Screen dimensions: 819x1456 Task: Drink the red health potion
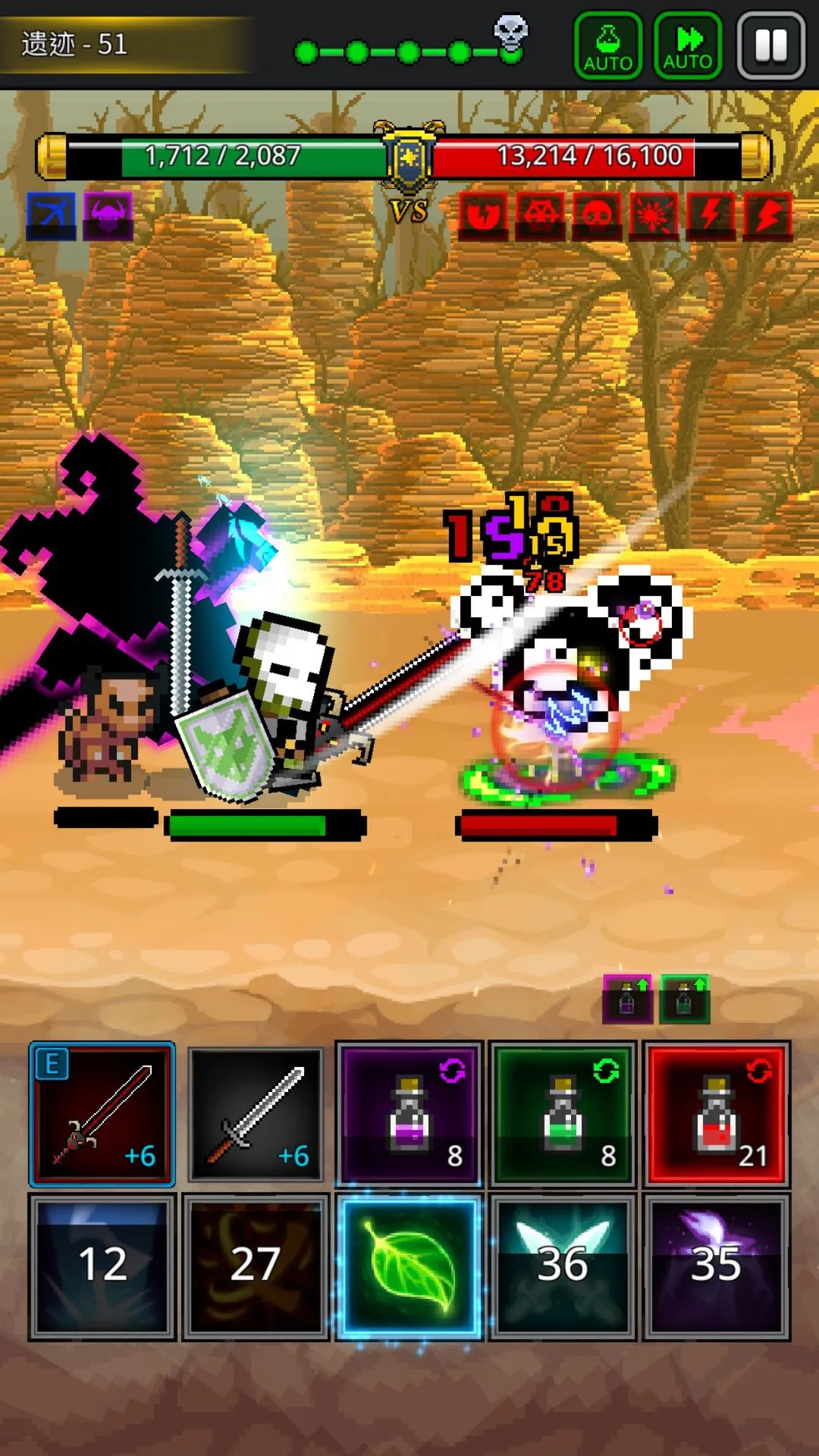pyautogui.click(x=717, y=1114)
